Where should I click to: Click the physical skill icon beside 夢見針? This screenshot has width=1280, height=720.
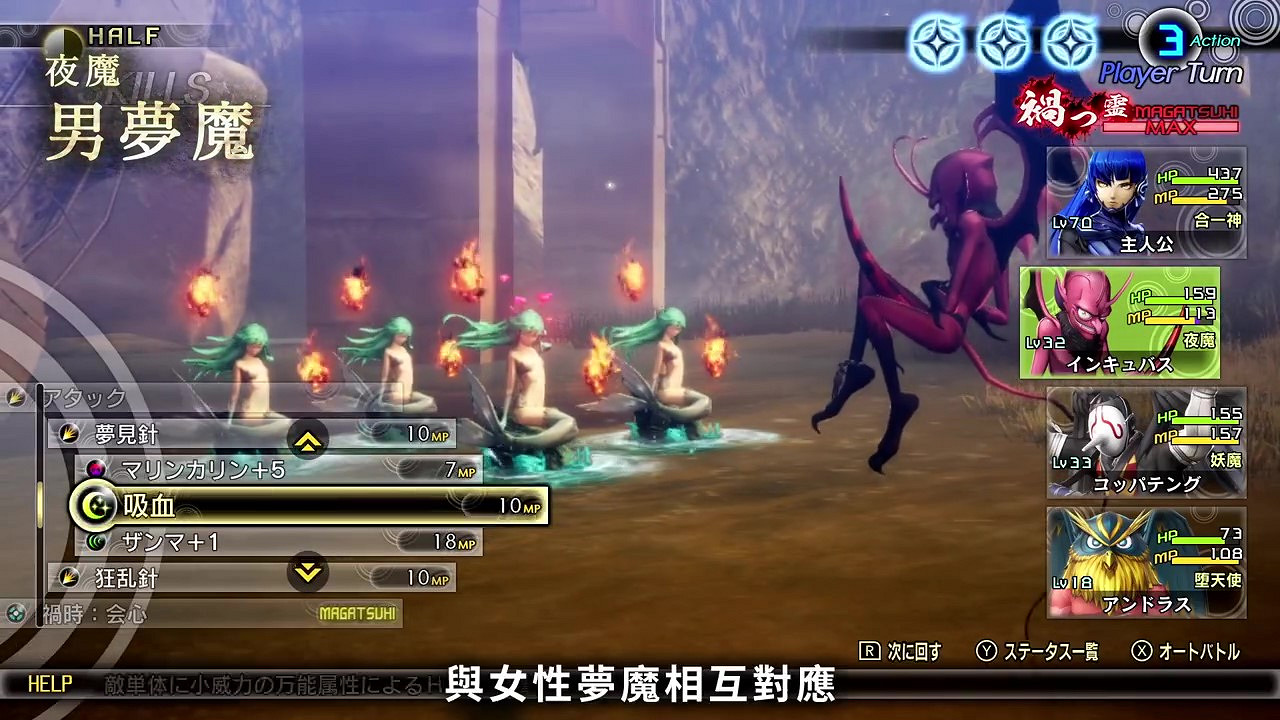coord(67,434)
